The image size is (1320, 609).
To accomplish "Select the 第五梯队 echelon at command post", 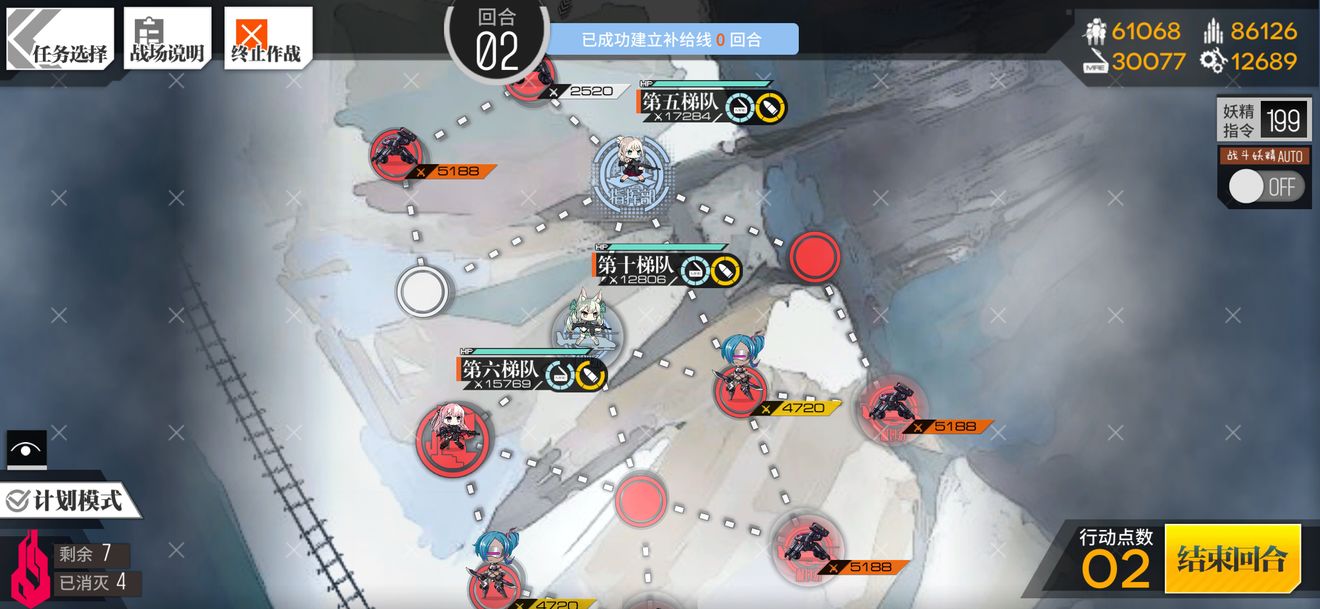I will tap(630, 172).
